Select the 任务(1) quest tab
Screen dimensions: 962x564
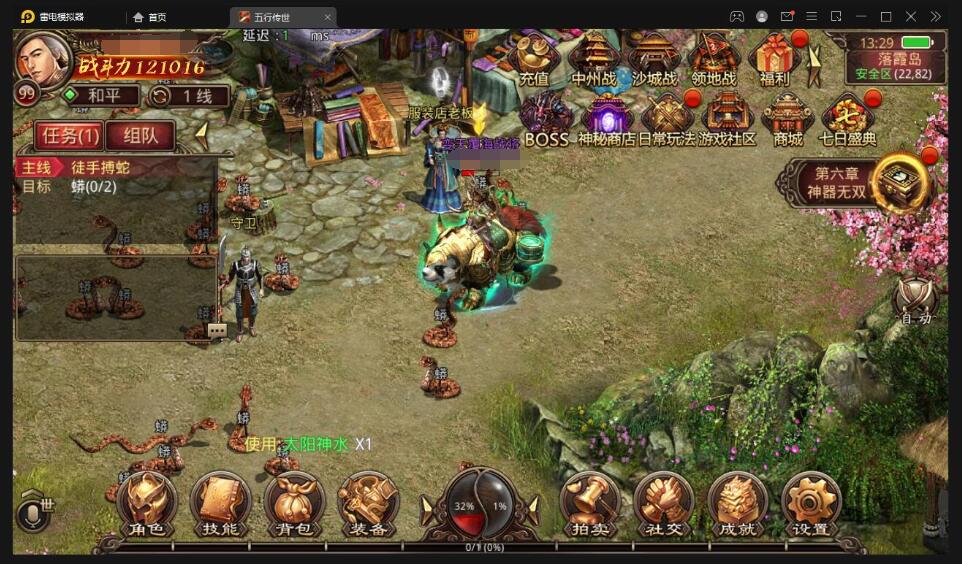68,135
